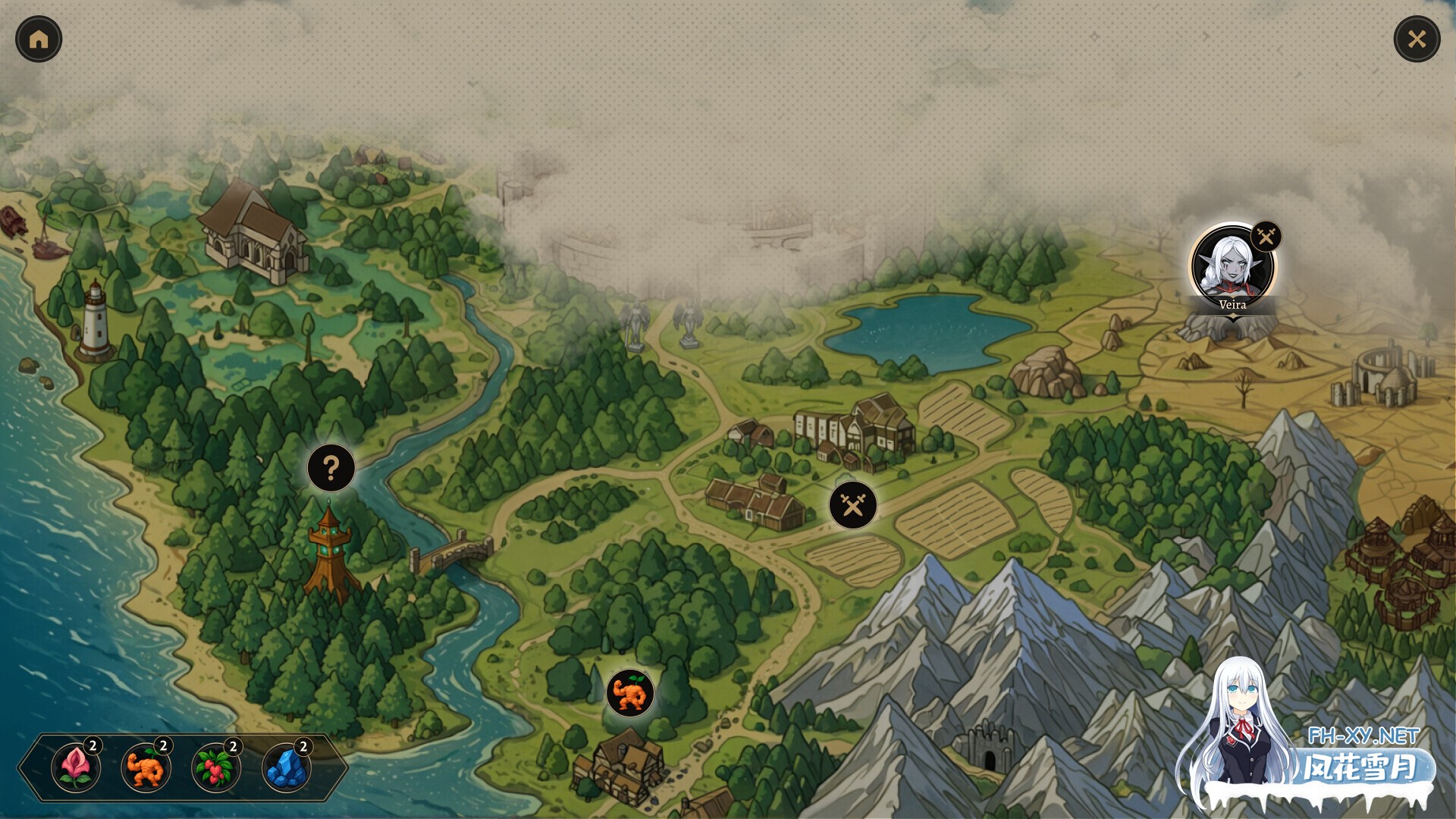This screenshot has width=1456, height=819.
Task: Select the blue crystal resource
Action: (x=287, y=767)
